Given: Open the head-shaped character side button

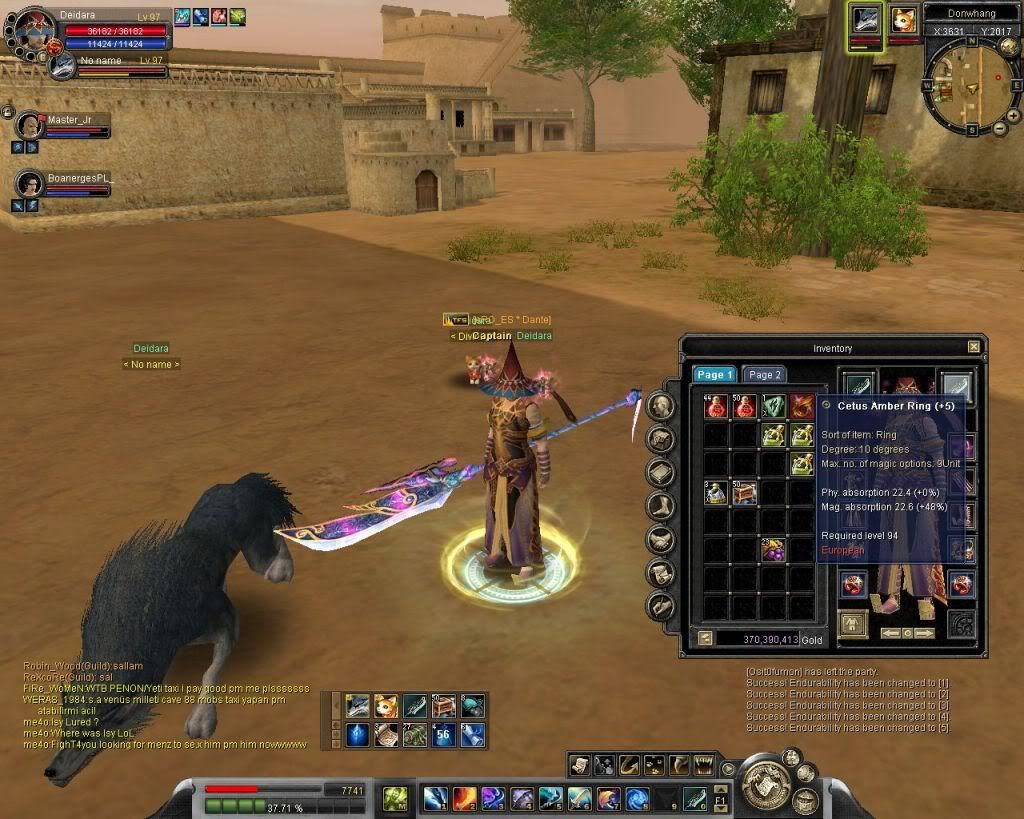Looking at the screenshot, I should click(x=660, y=405).
